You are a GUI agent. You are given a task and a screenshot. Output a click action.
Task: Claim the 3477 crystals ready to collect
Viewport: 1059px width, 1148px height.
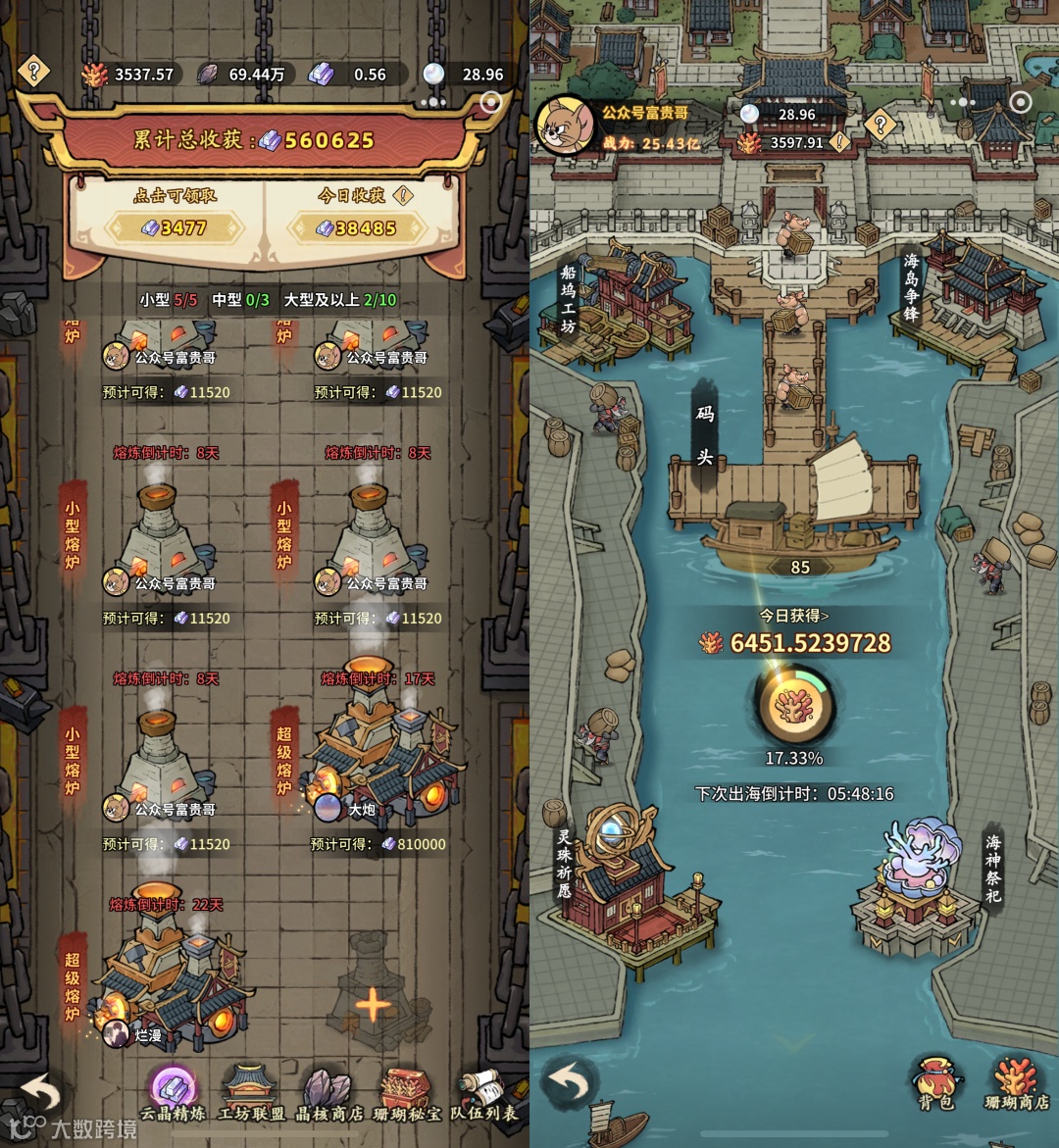(x=175, y=227)
